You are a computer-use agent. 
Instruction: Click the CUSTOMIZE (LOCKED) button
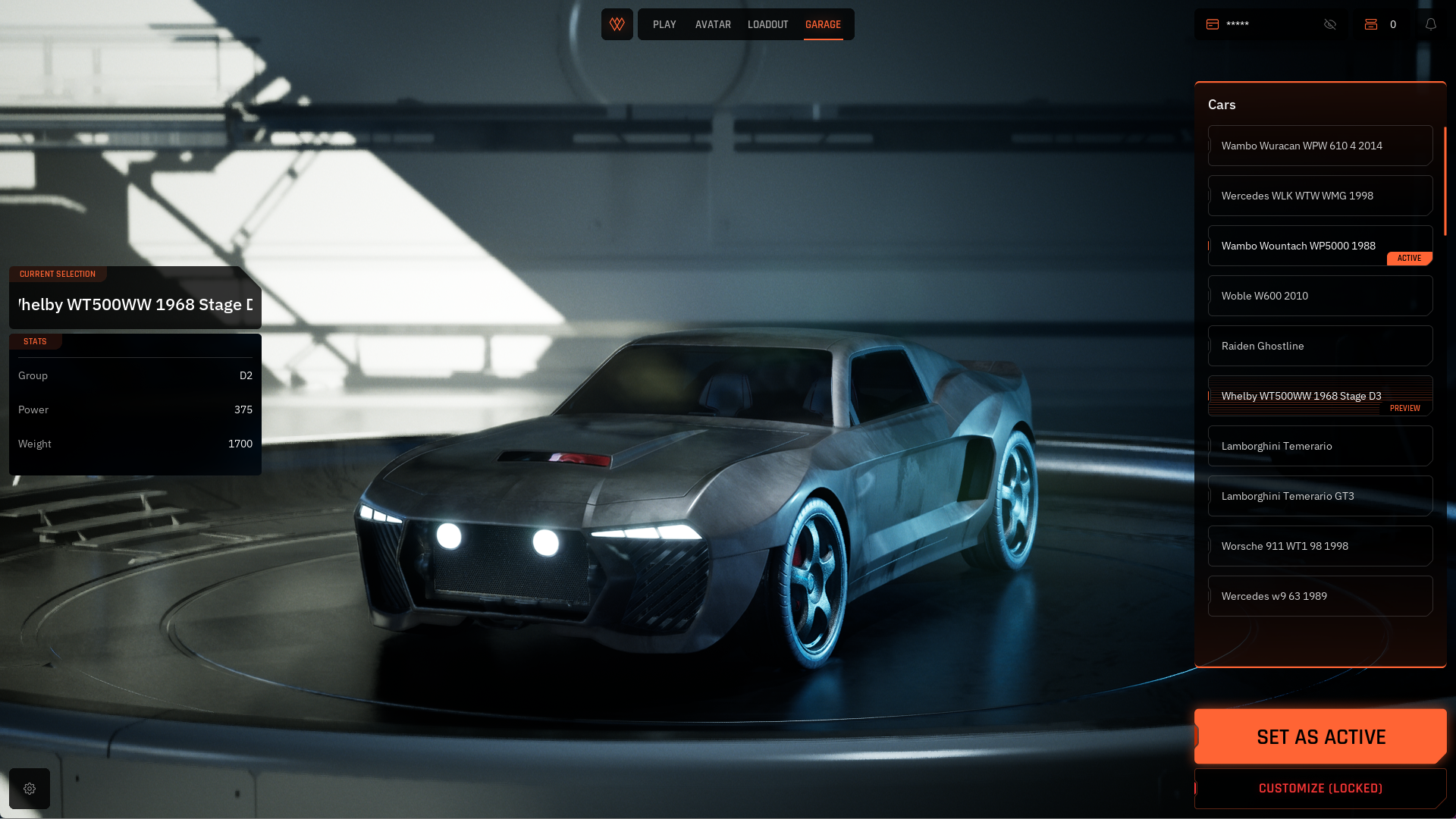coord(1320,789)
